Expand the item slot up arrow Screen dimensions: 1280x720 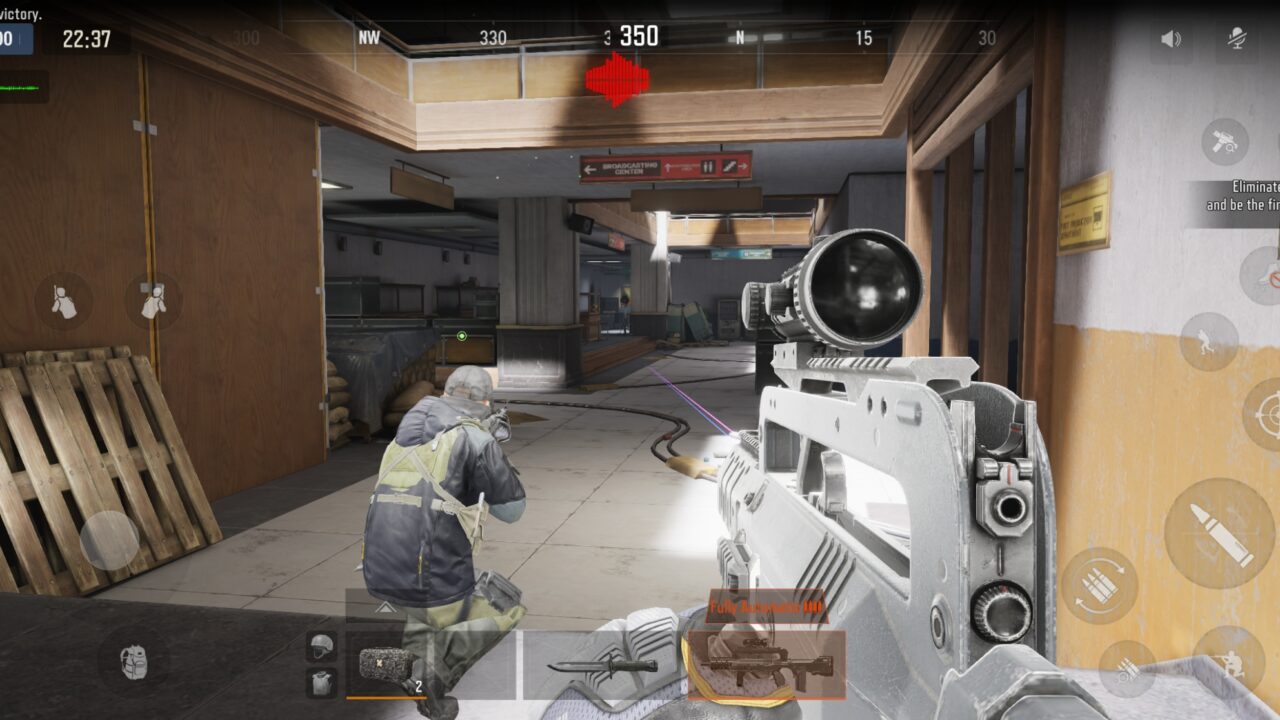[383, 606]
